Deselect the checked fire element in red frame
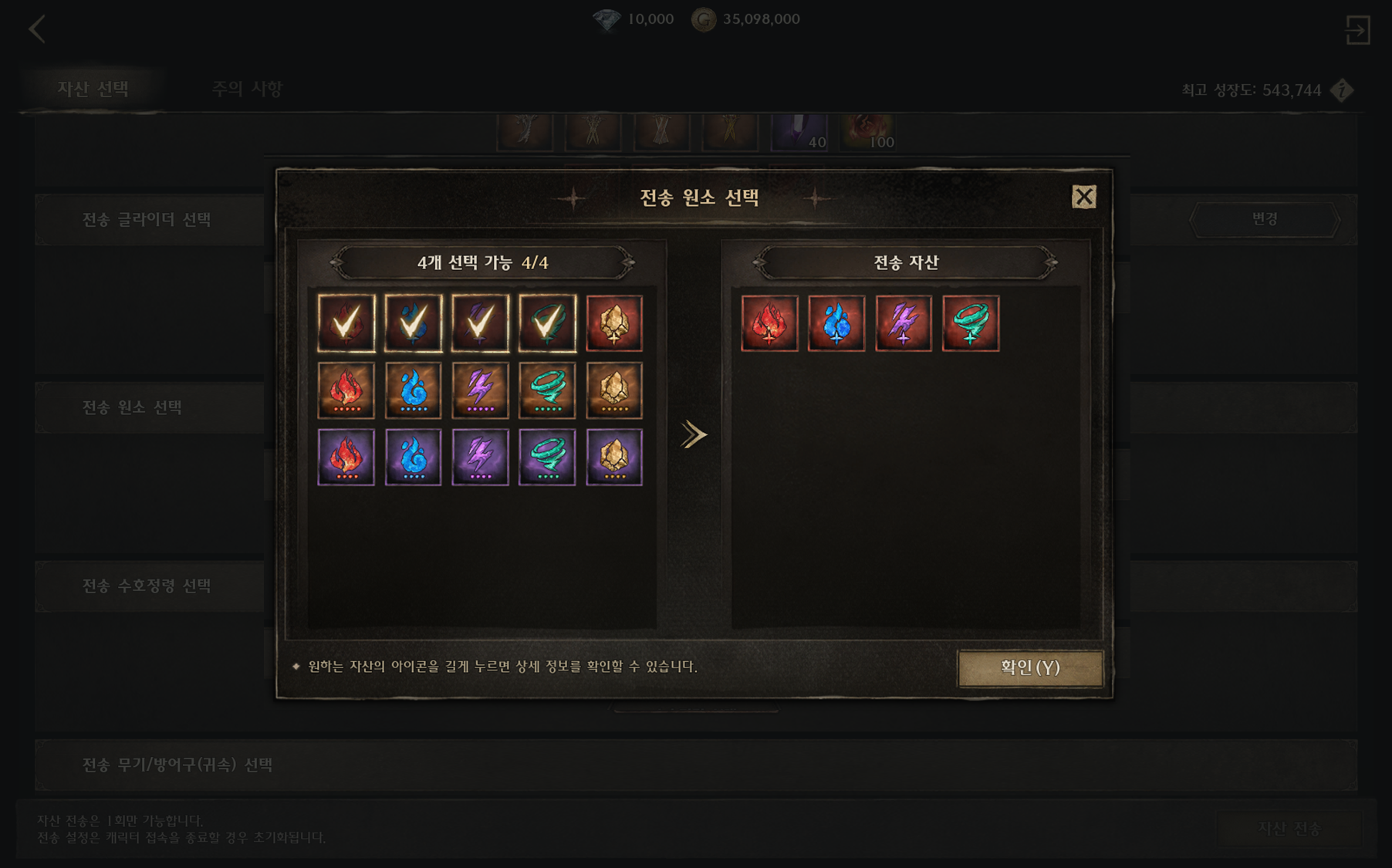This screenshot has height=868, width=1392. point(346,323)
